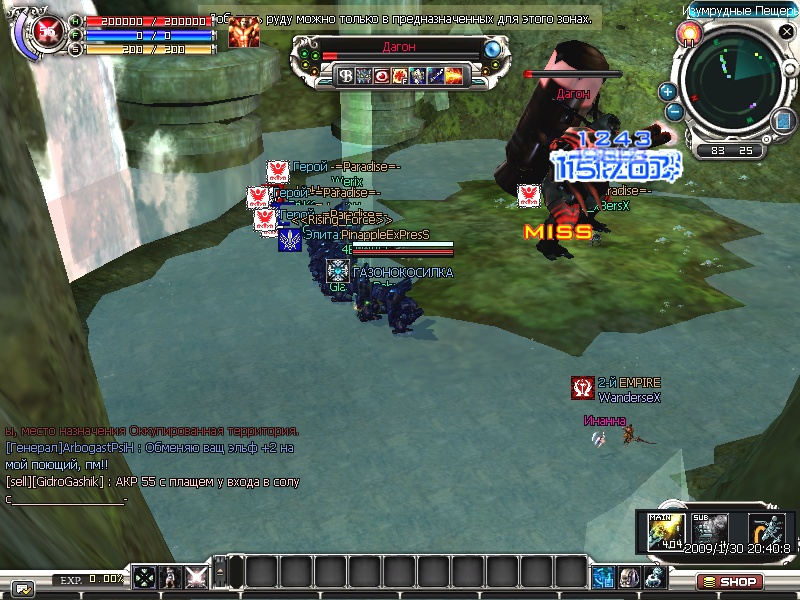Select the fire blast debuff icon
The height and width of the screenshot is (600, 800).
(453, 75)
